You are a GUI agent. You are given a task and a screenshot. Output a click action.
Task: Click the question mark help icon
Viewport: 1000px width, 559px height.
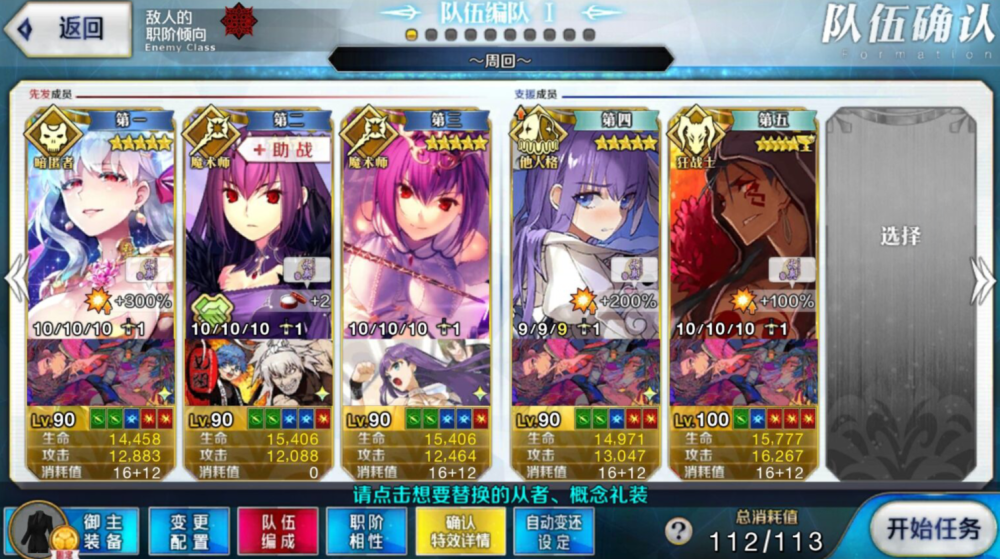679,531
